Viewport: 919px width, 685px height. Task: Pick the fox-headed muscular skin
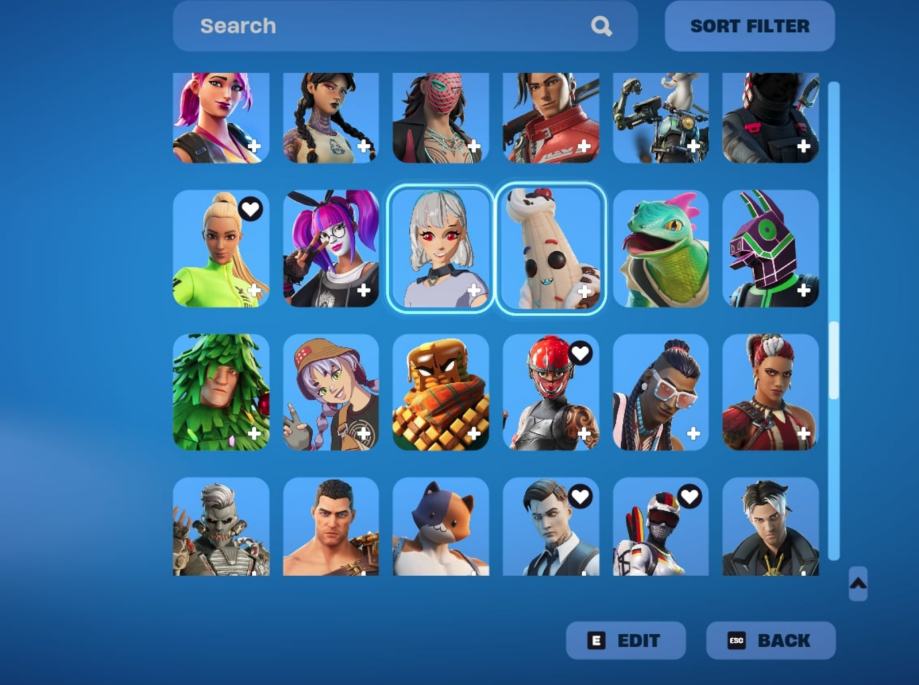click(441, 527)
